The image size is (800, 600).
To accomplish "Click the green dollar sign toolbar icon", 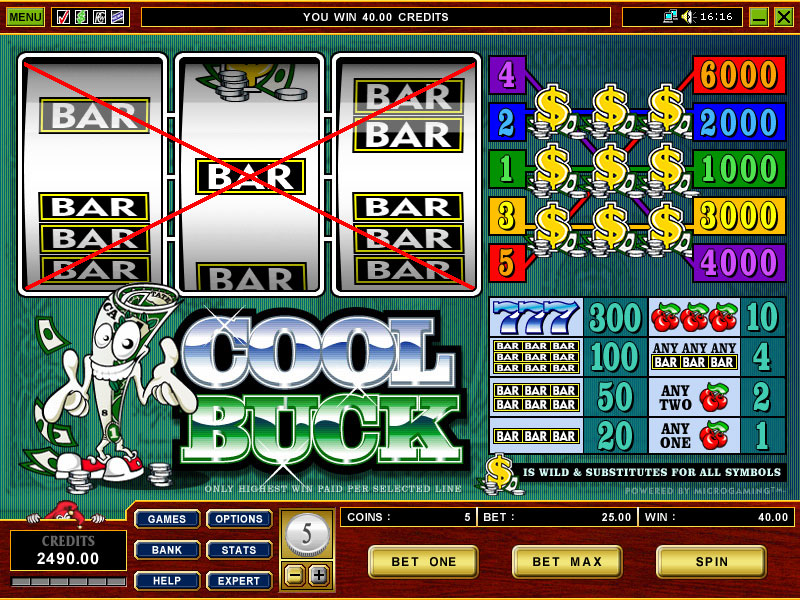I will [x=81, y=17].
